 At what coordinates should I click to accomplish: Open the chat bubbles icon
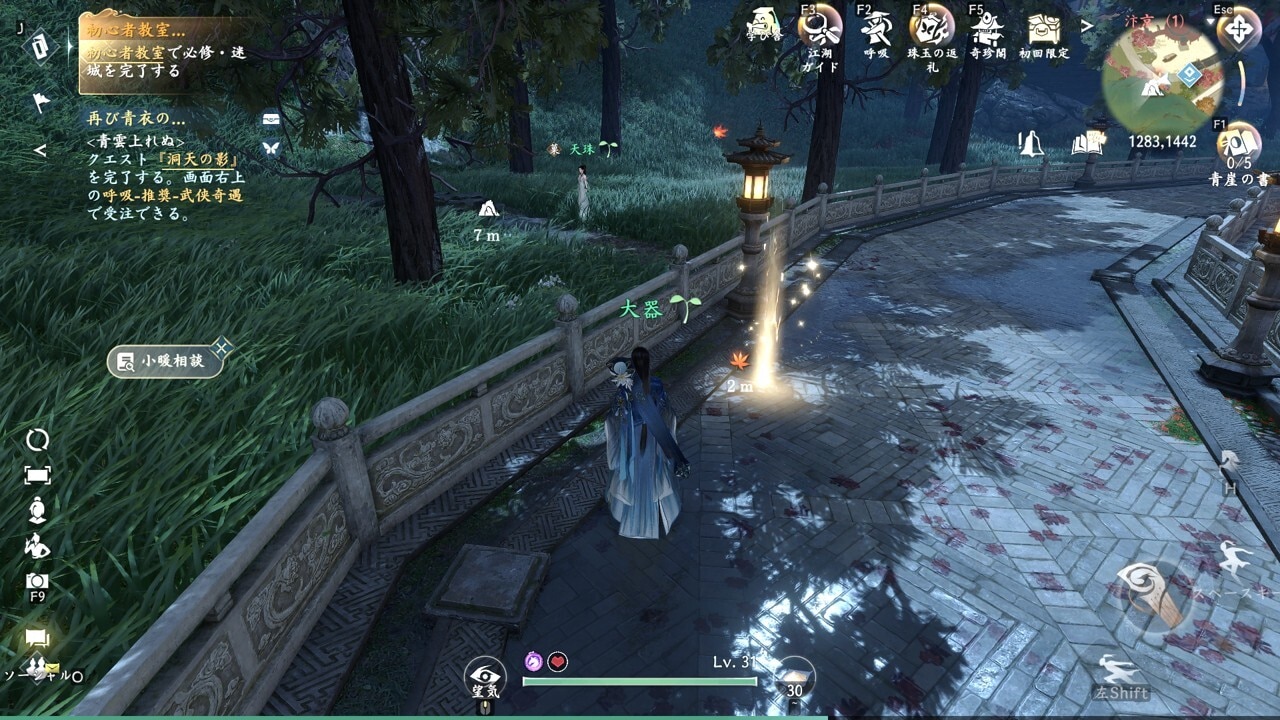tap(38, 638)
